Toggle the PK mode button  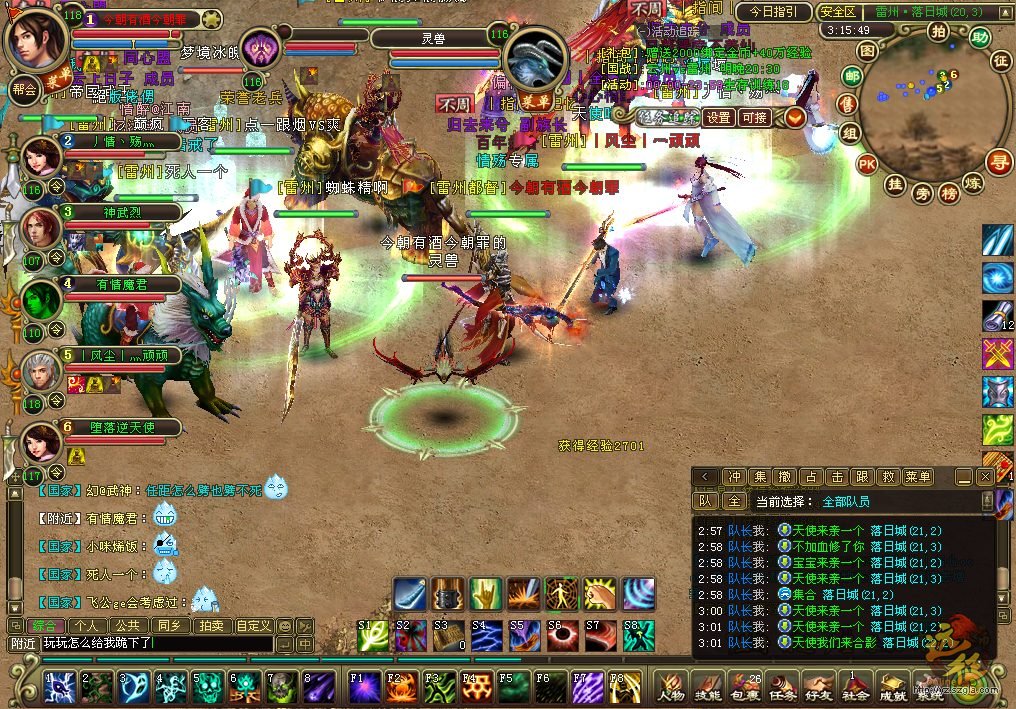pyautogui.click(x=867, y=164)
